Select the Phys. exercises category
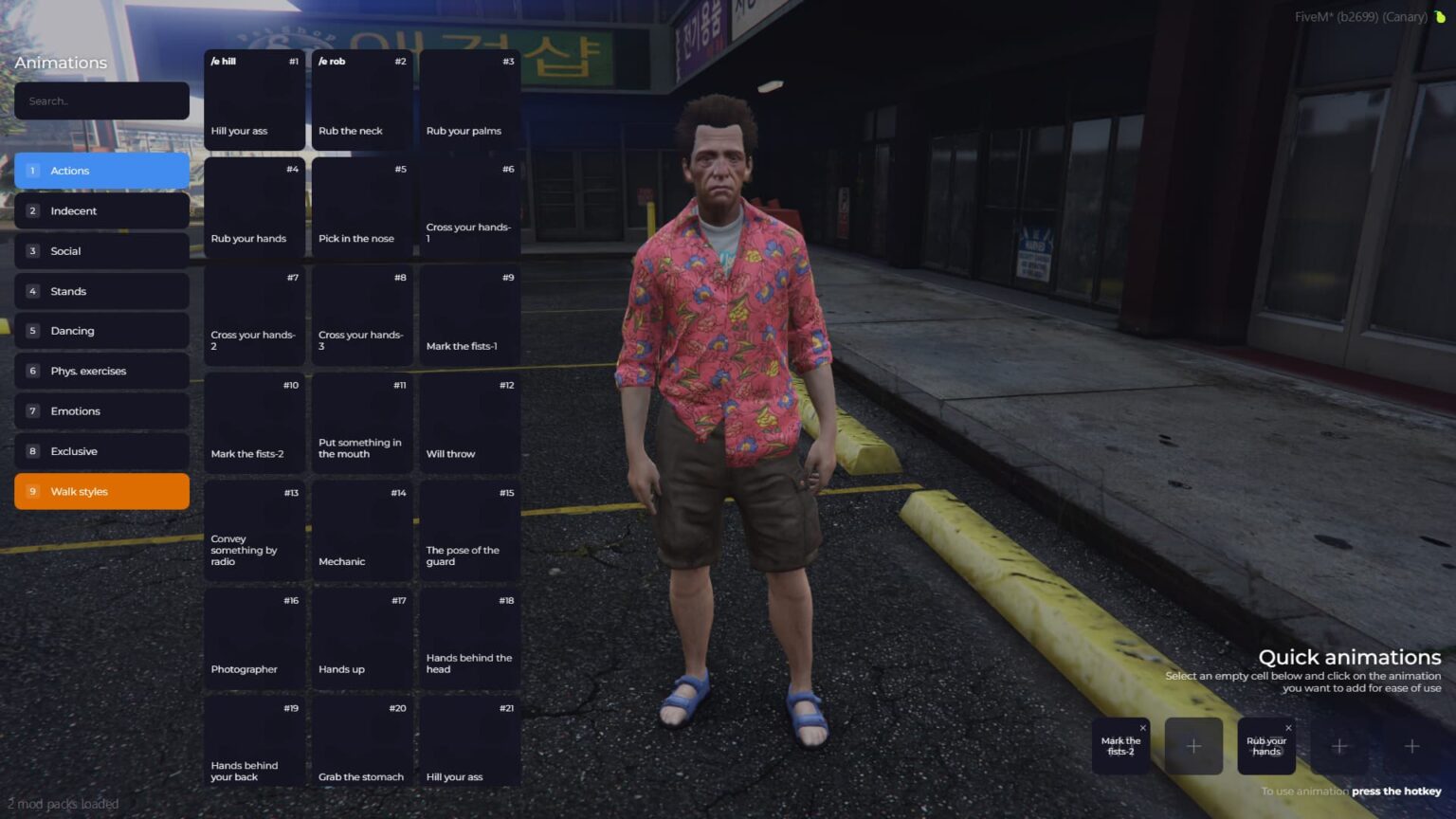The height and width of the screenshot is (819, 1456). tap(101, 371)
